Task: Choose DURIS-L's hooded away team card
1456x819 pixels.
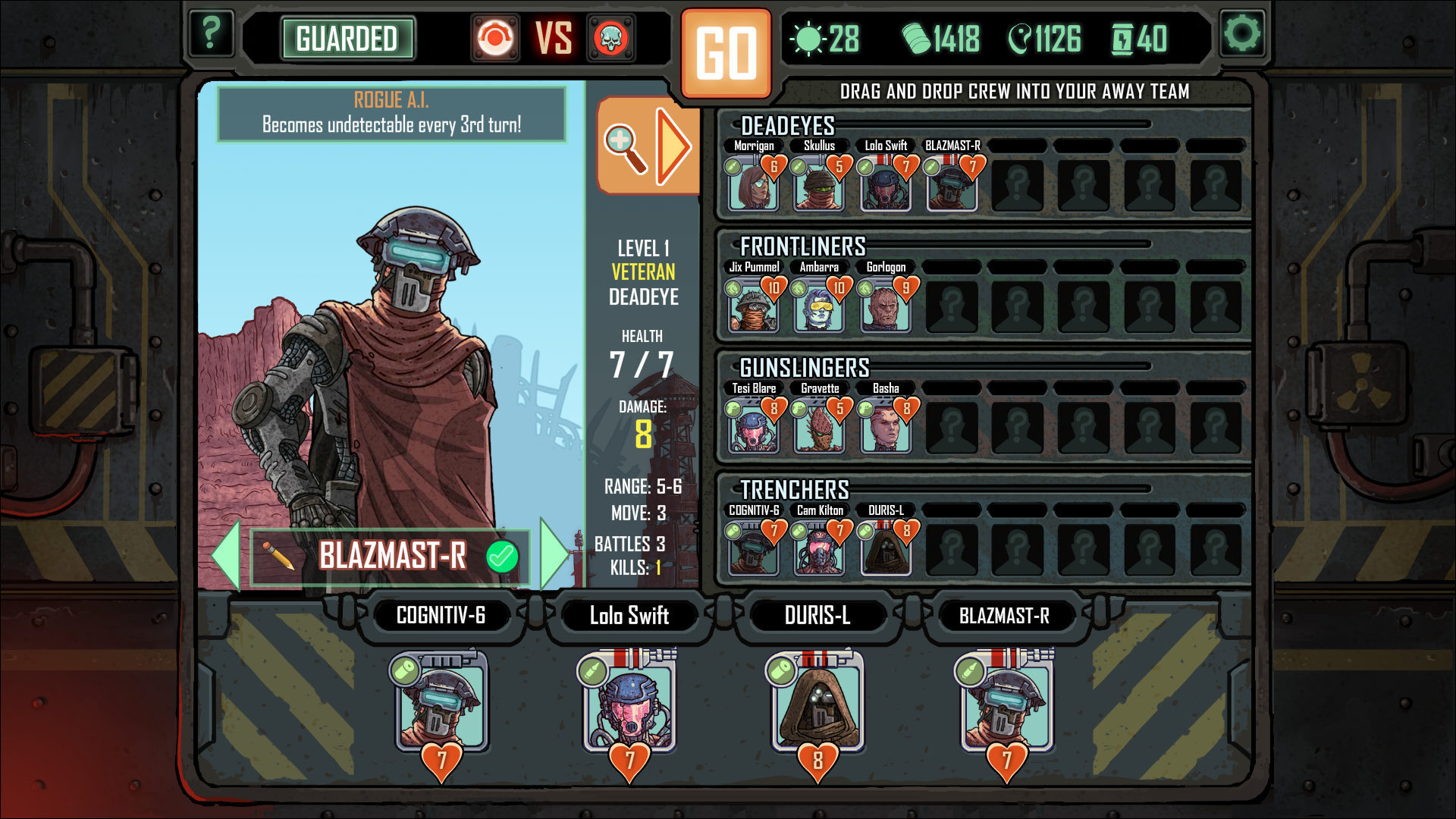Action: (x=817, y=701)
